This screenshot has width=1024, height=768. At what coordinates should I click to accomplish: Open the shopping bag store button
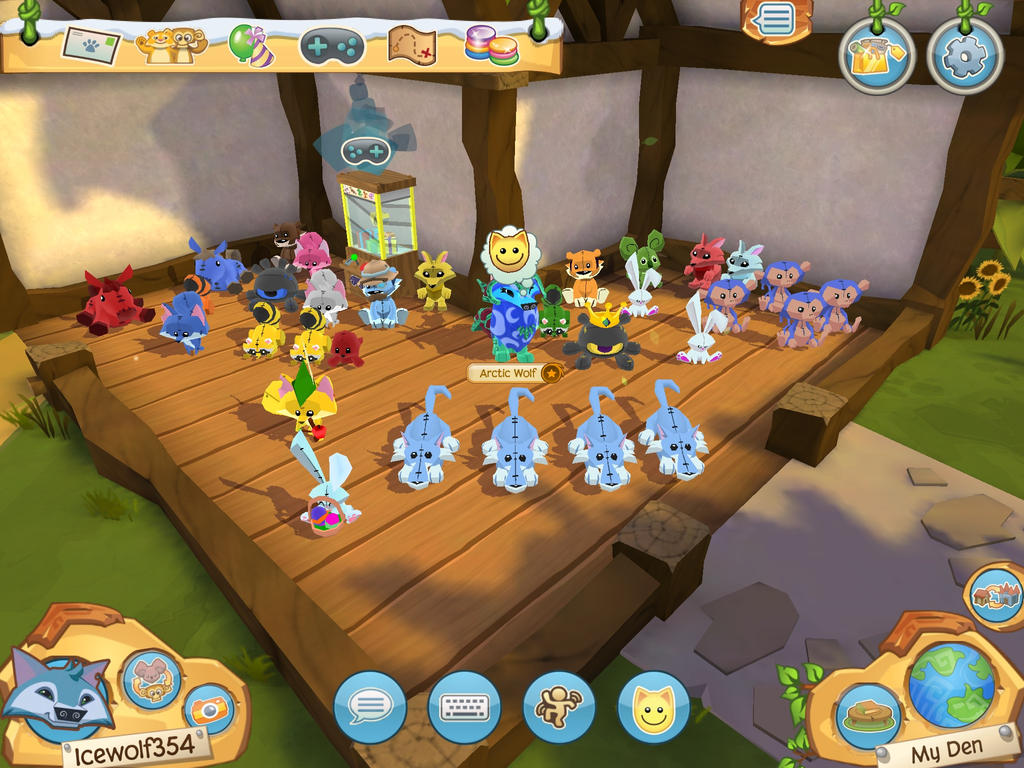click(876, 56)
